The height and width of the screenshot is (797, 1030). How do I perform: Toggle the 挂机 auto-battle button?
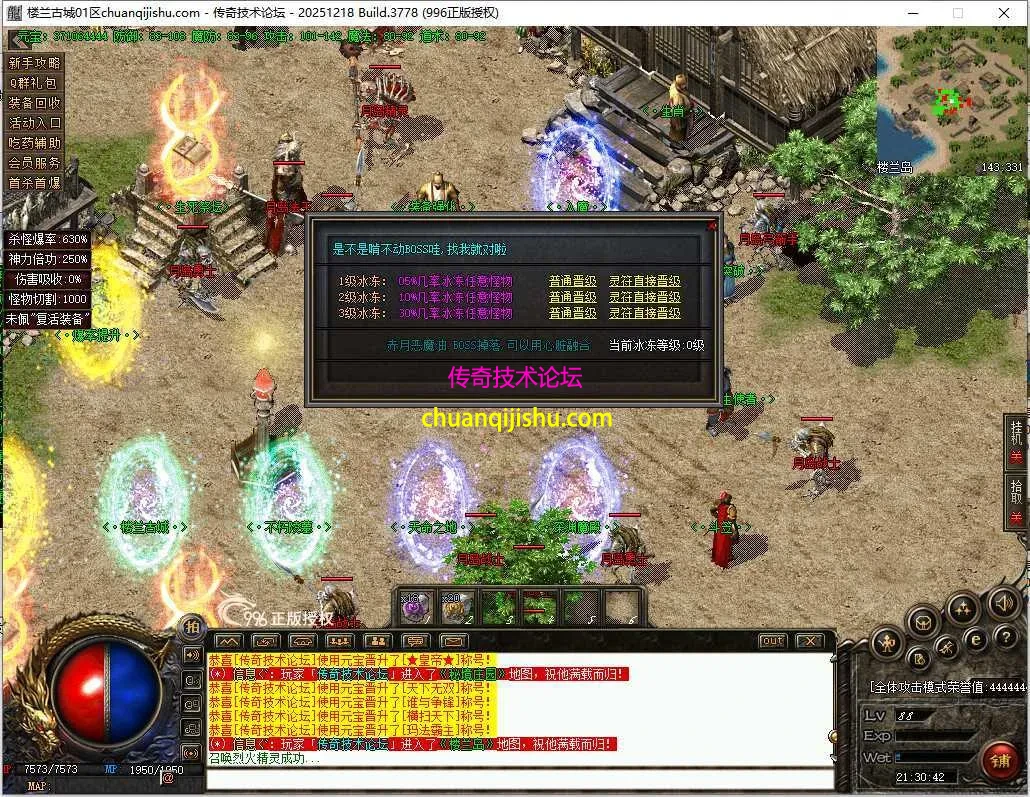[1016, 440]
